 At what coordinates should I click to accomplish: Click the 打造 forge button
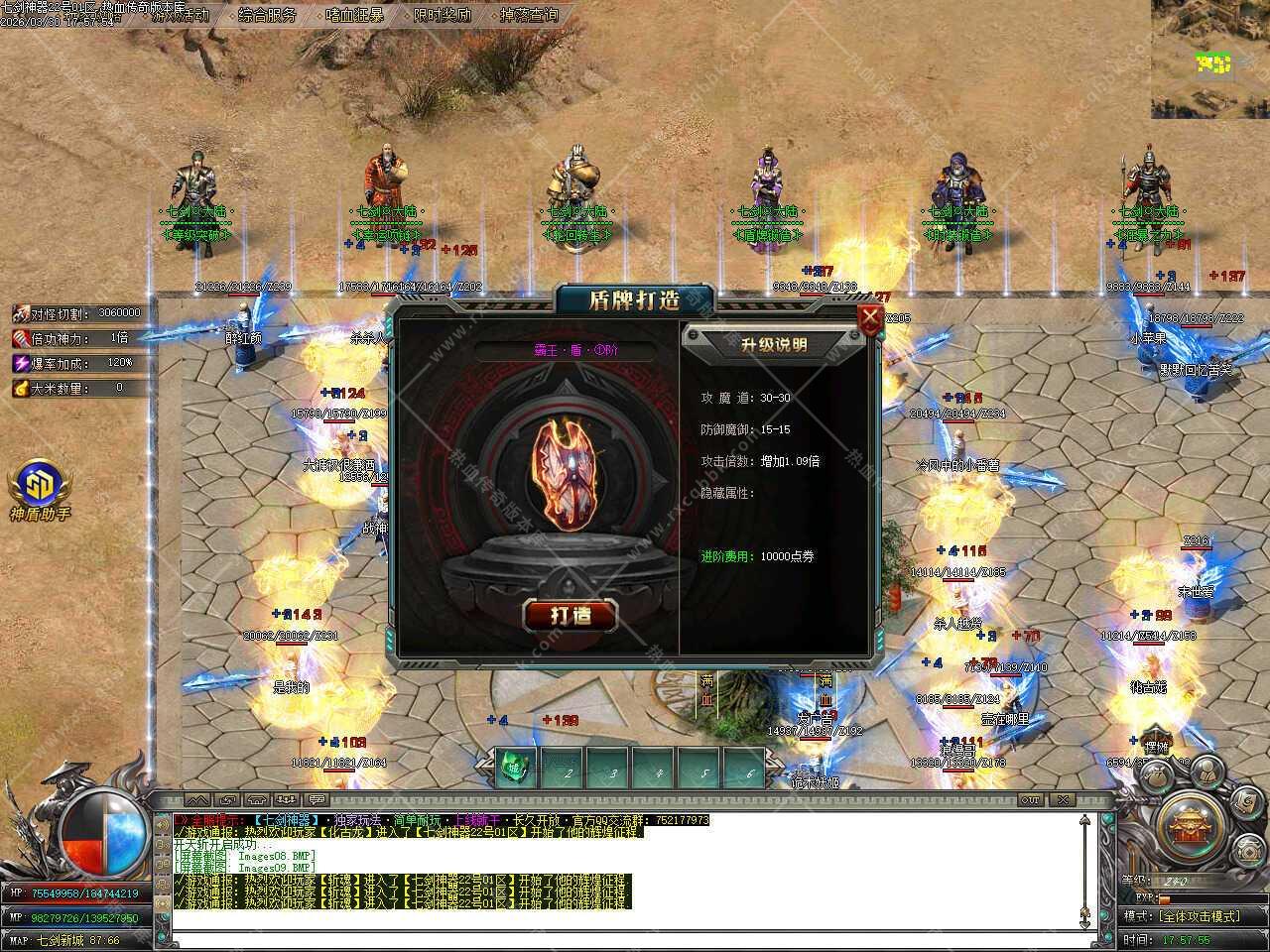click(x=570, y=615)
